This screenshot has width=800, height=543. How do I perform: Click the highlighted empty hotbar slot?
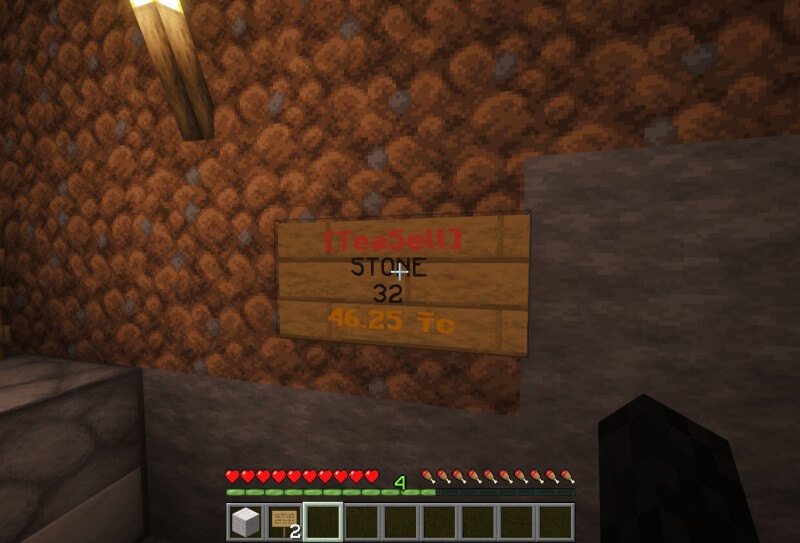click(x=323, y=521)
